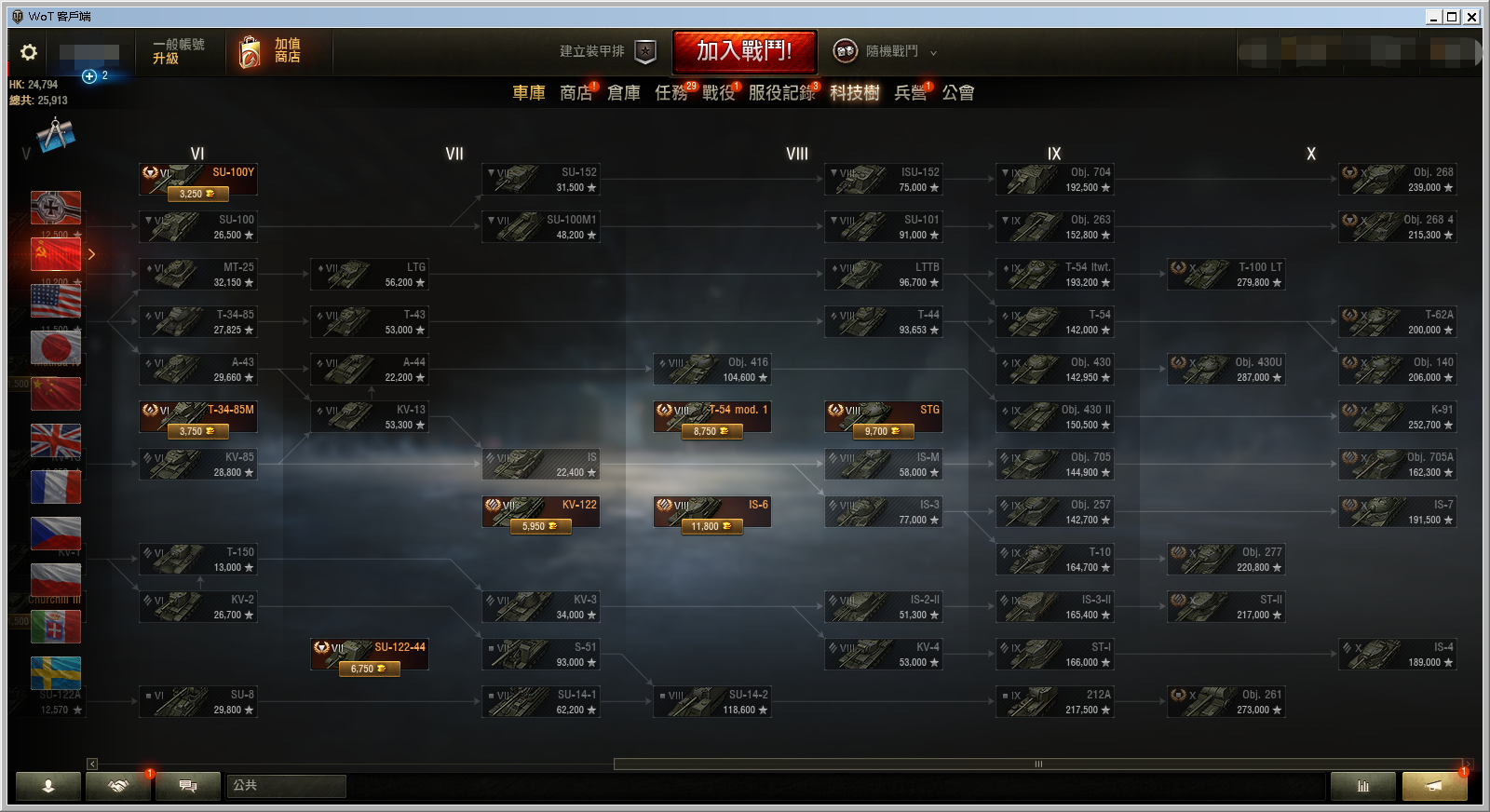Show the 服役記錄 service record tab

click(781, 92)
